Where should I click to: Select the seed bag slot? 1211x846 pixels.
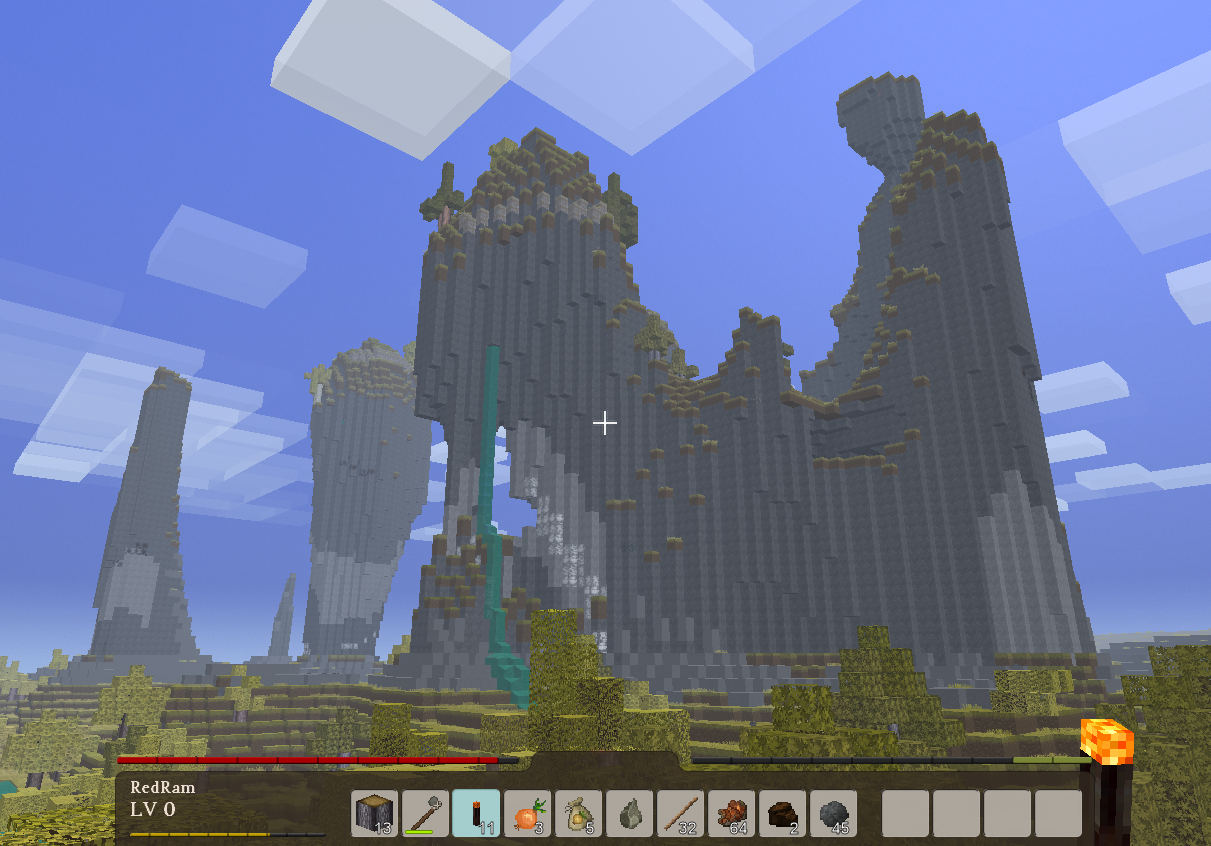578,813
